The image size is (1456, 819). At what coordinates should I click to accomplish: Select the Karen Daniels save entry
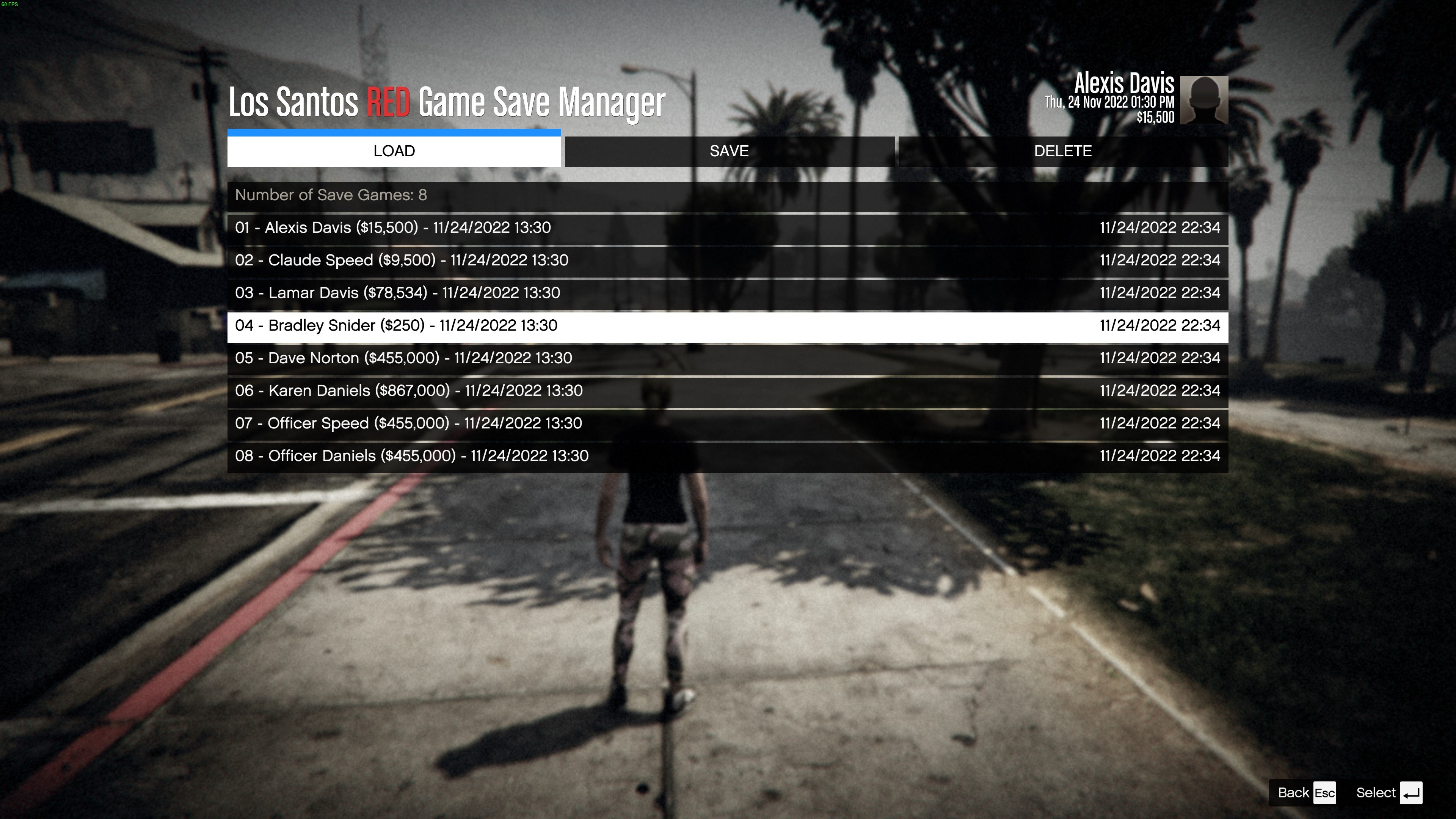(728, 391)
